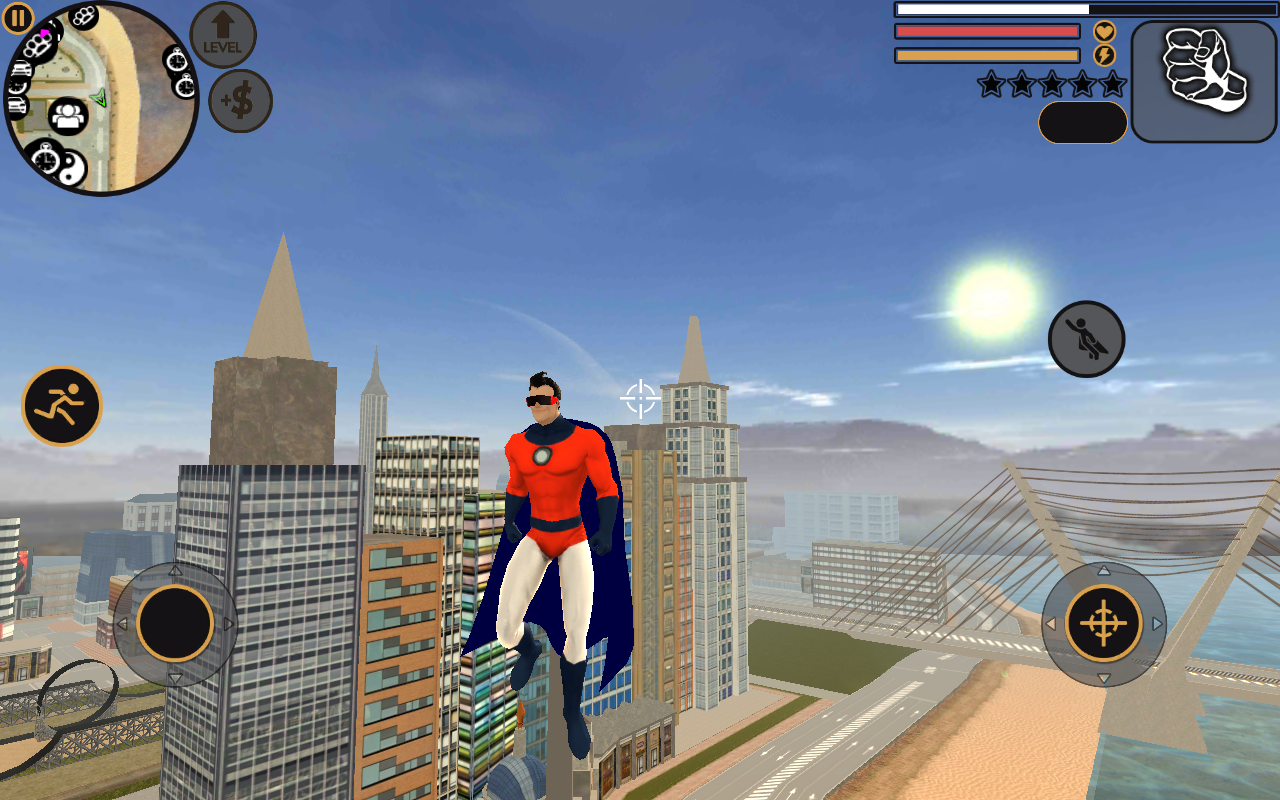Tap the people gang marker on the minimap
The height and width of the screenshot is (800, 1280).
(x=67, y=116)
